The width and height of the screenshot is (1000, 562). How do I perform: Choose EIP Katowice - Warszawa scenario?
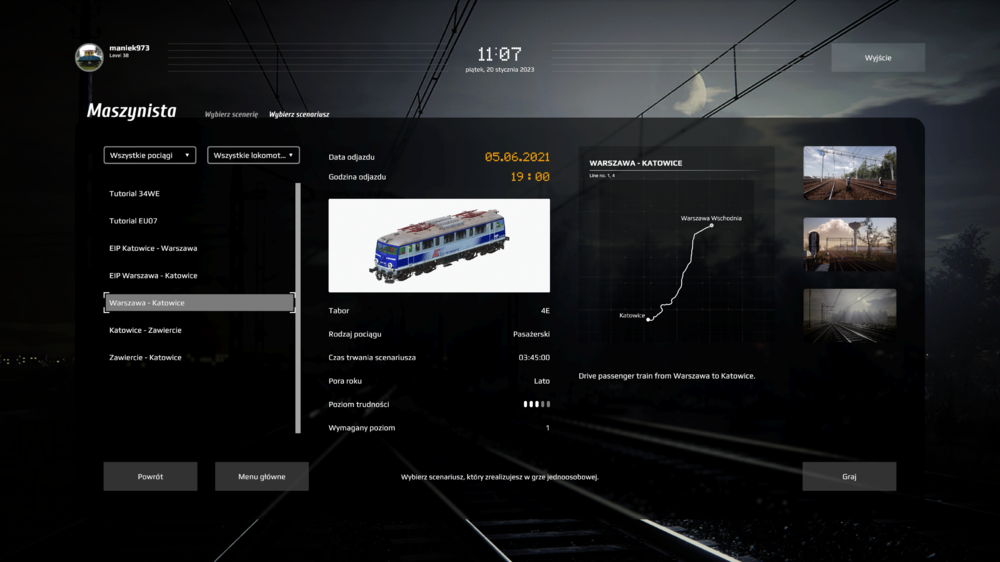[153, 248]
